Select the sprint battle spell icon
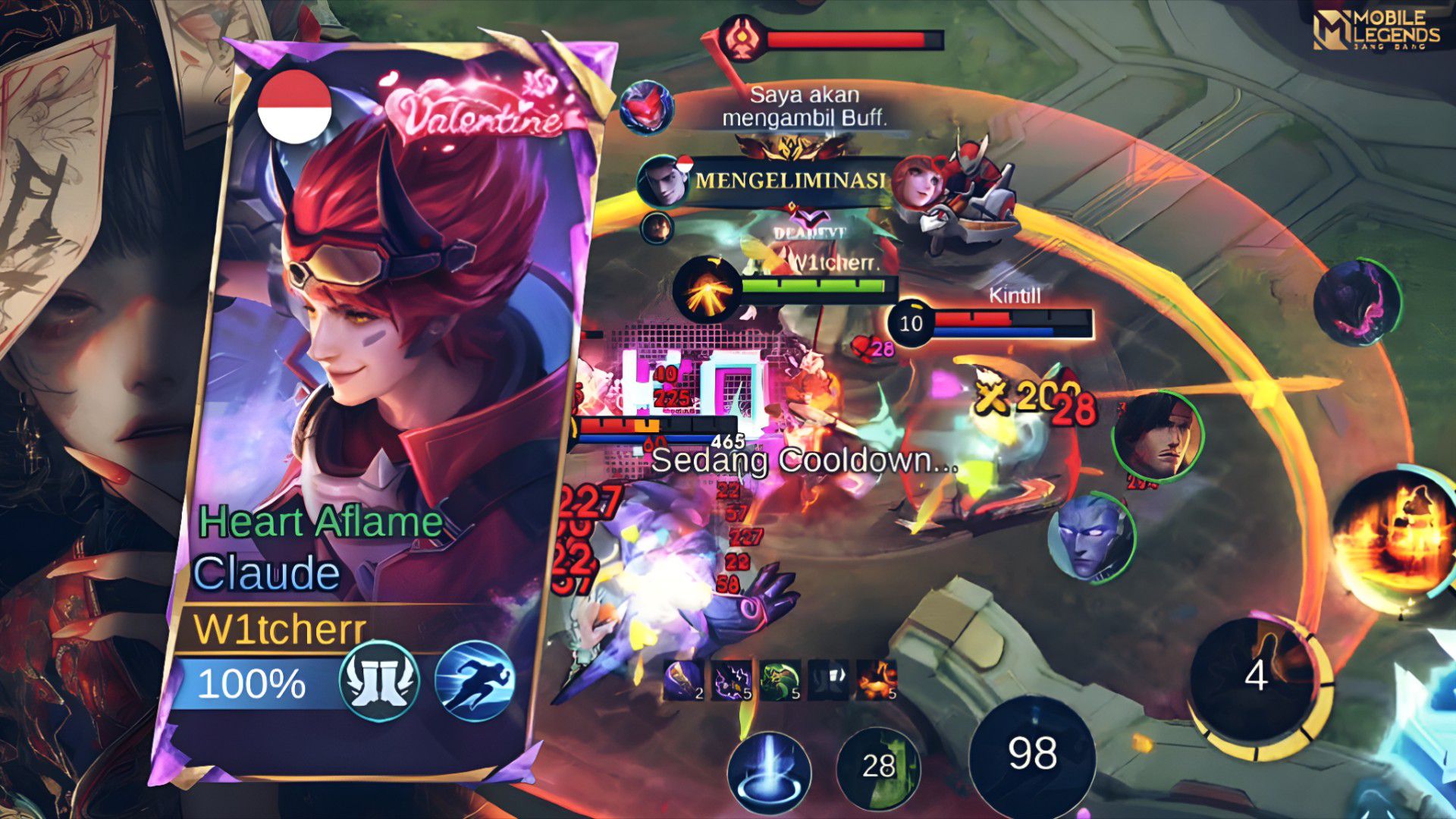1456x819 pixels. coord(475,681)
